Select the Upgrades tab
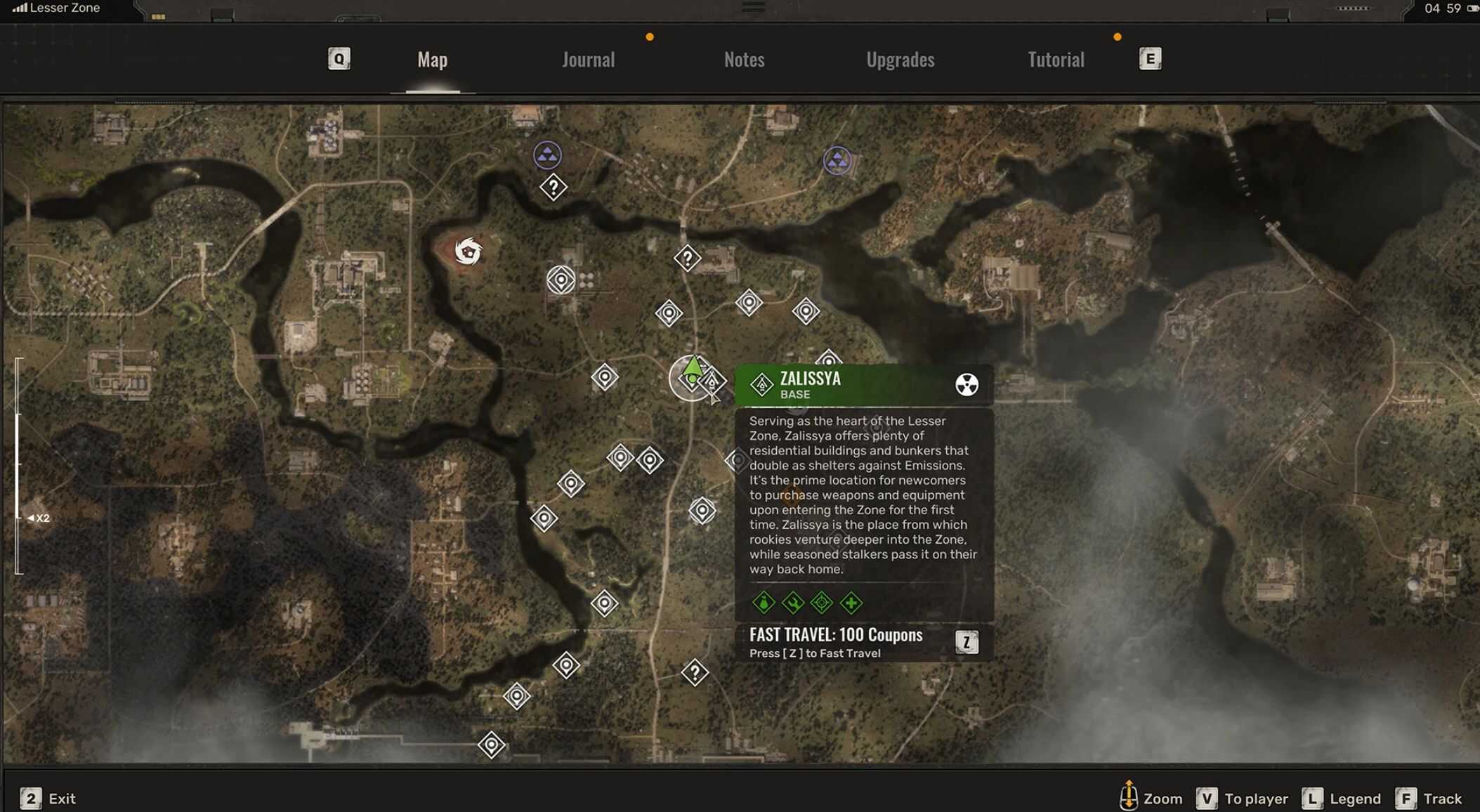 (900, 60)
